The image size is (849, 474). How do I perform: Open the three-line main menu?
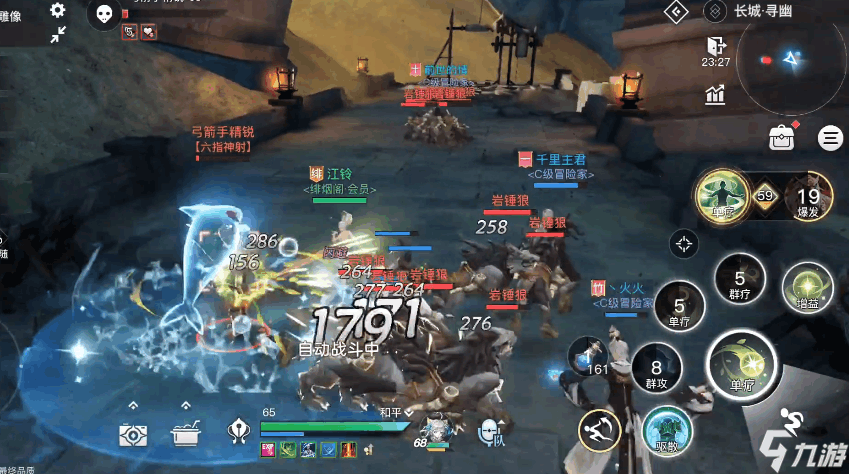[830, 138]
